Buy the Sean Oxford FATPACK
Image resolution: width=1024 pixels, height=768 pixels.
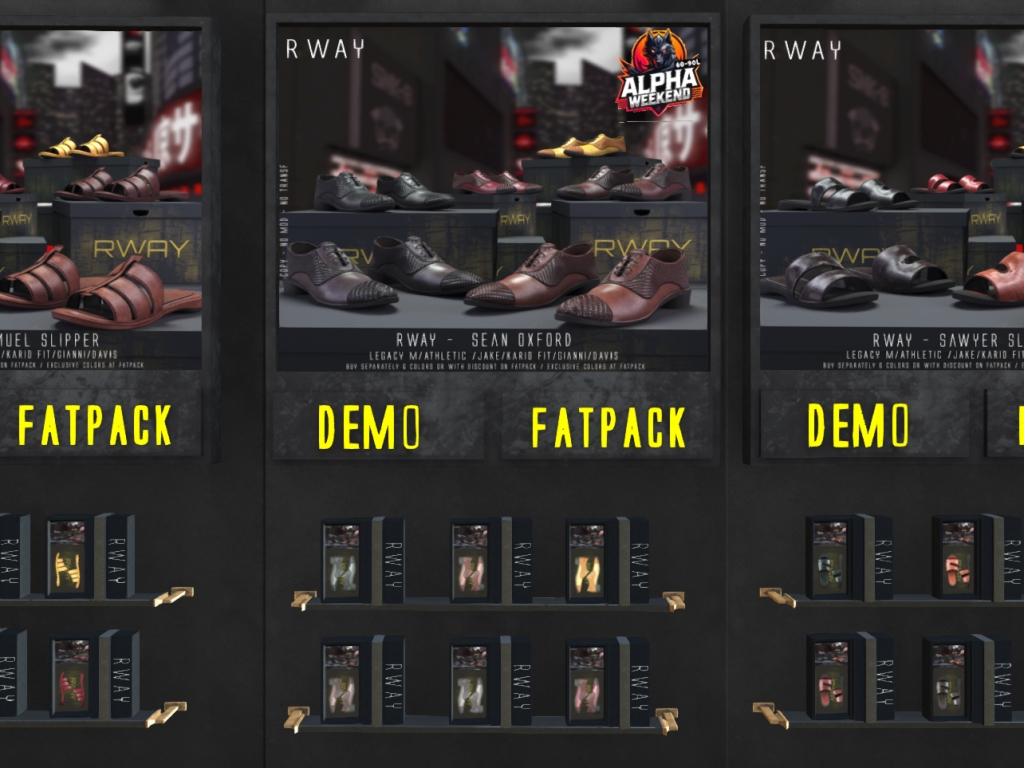pos(608,427)
